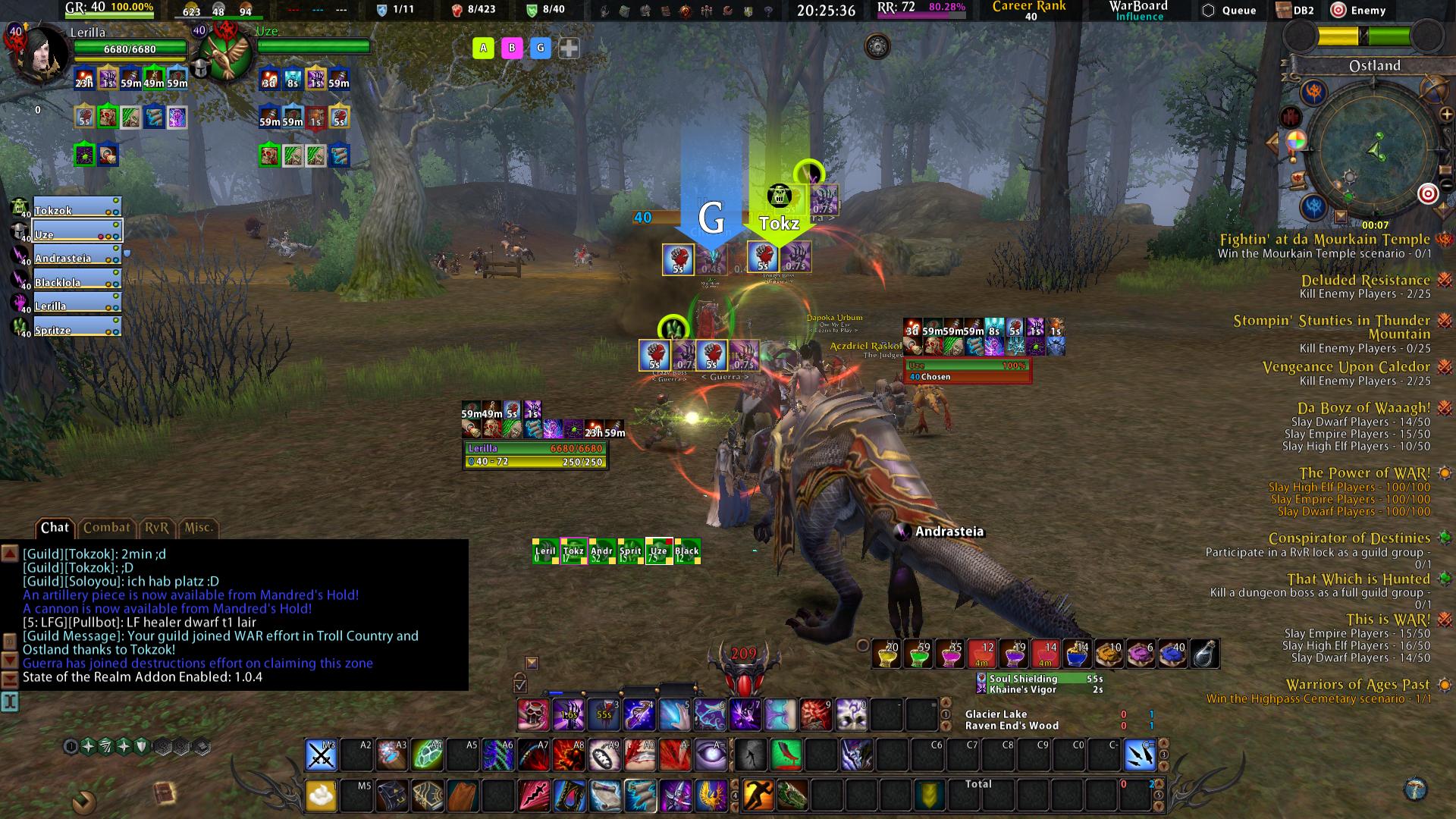This screenshot has height=819, width=1456.
Task: Zoom out the minimap with minus button
Action: 1446,184
